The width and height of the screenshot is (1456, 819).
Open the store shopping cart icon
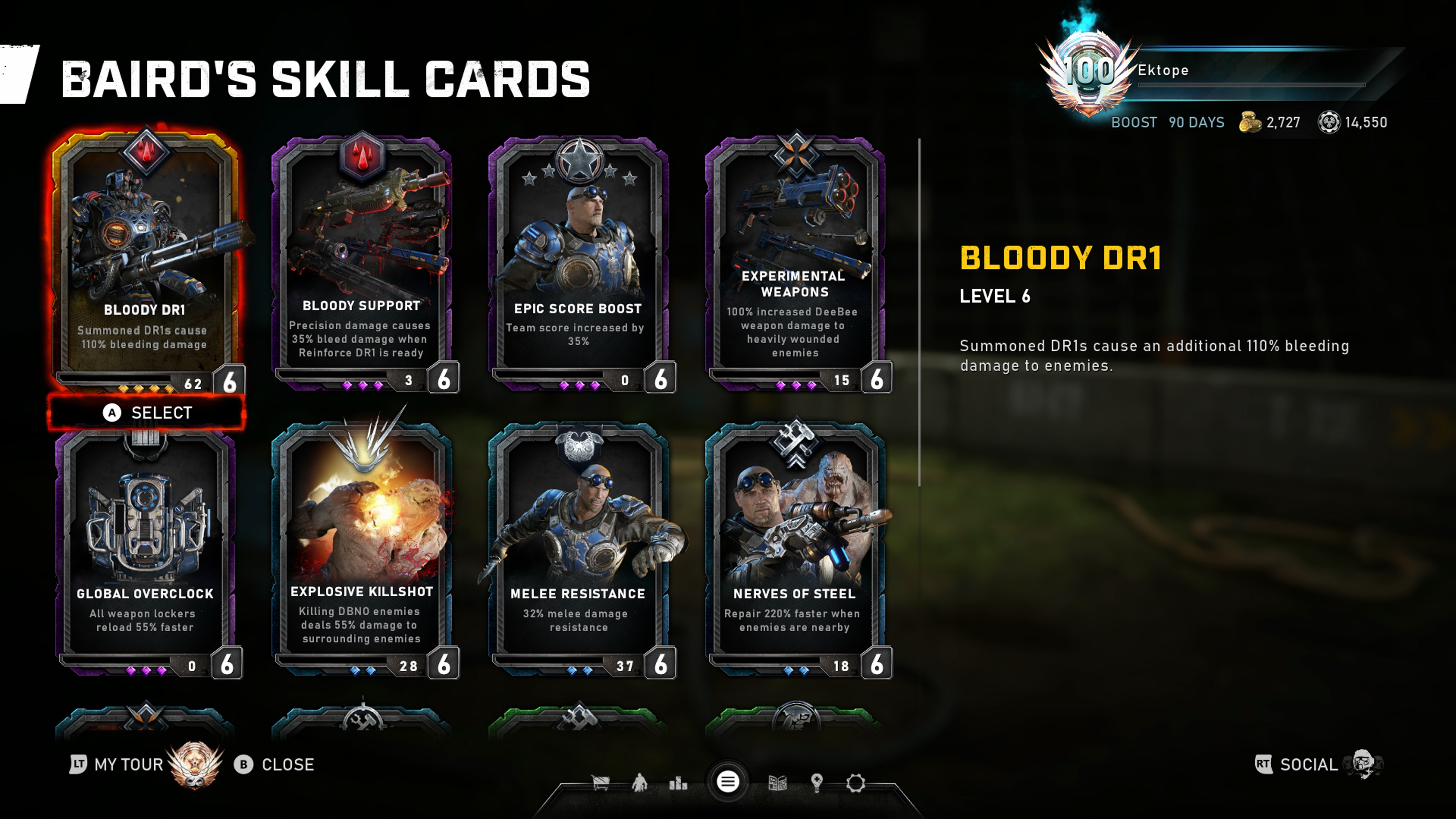[x=600, y=783]
